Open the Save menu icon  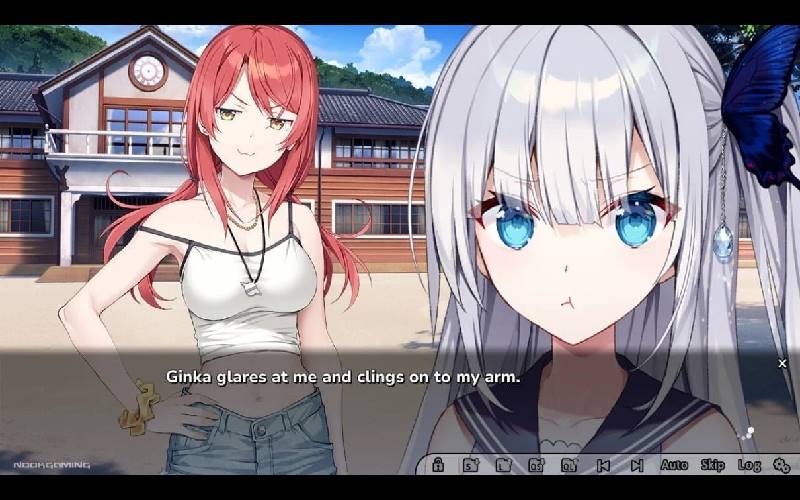pos(470,465)
